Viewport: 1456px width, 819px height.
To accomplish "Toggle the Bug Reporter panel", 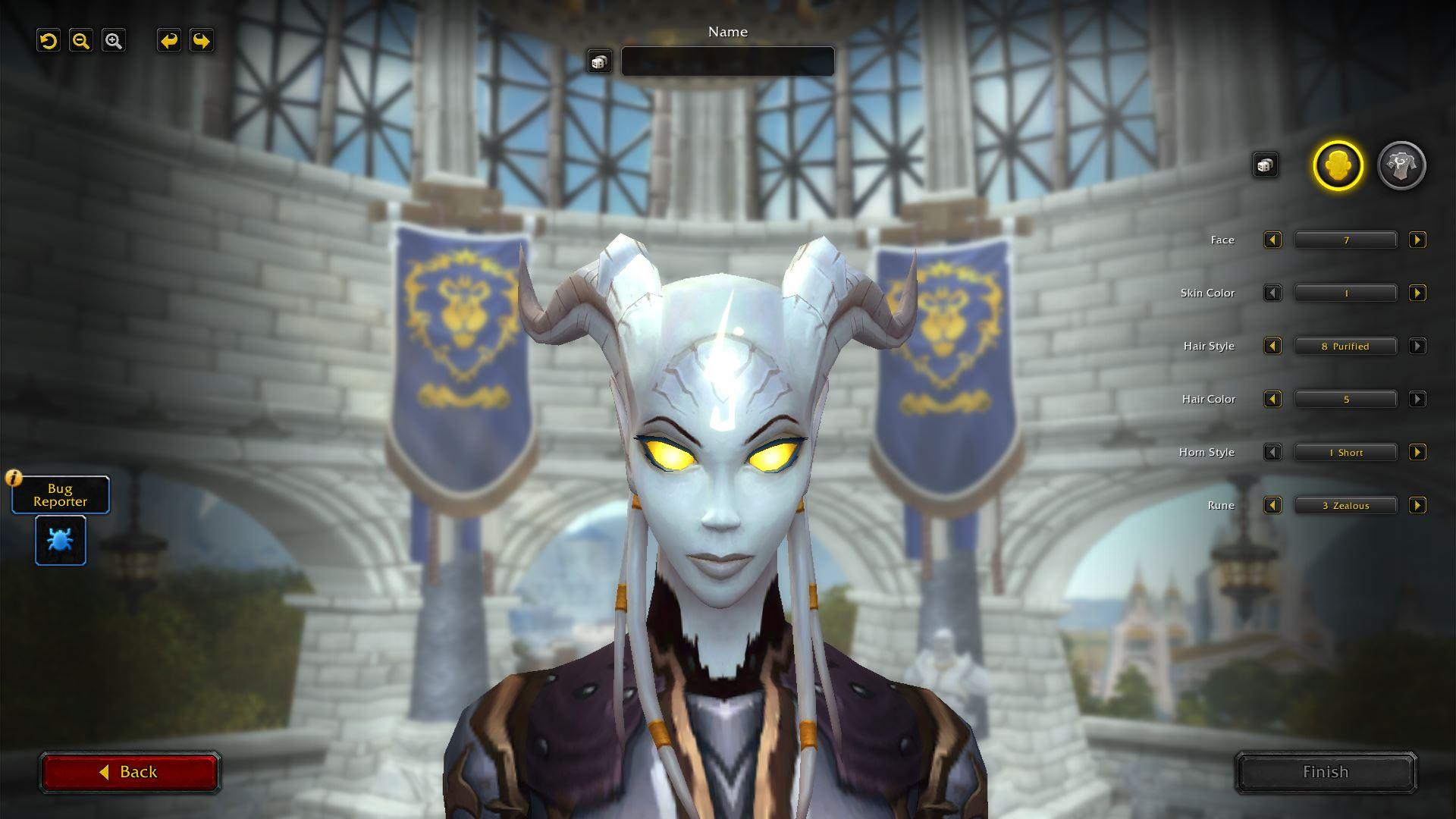I will [x=60, y=494].
